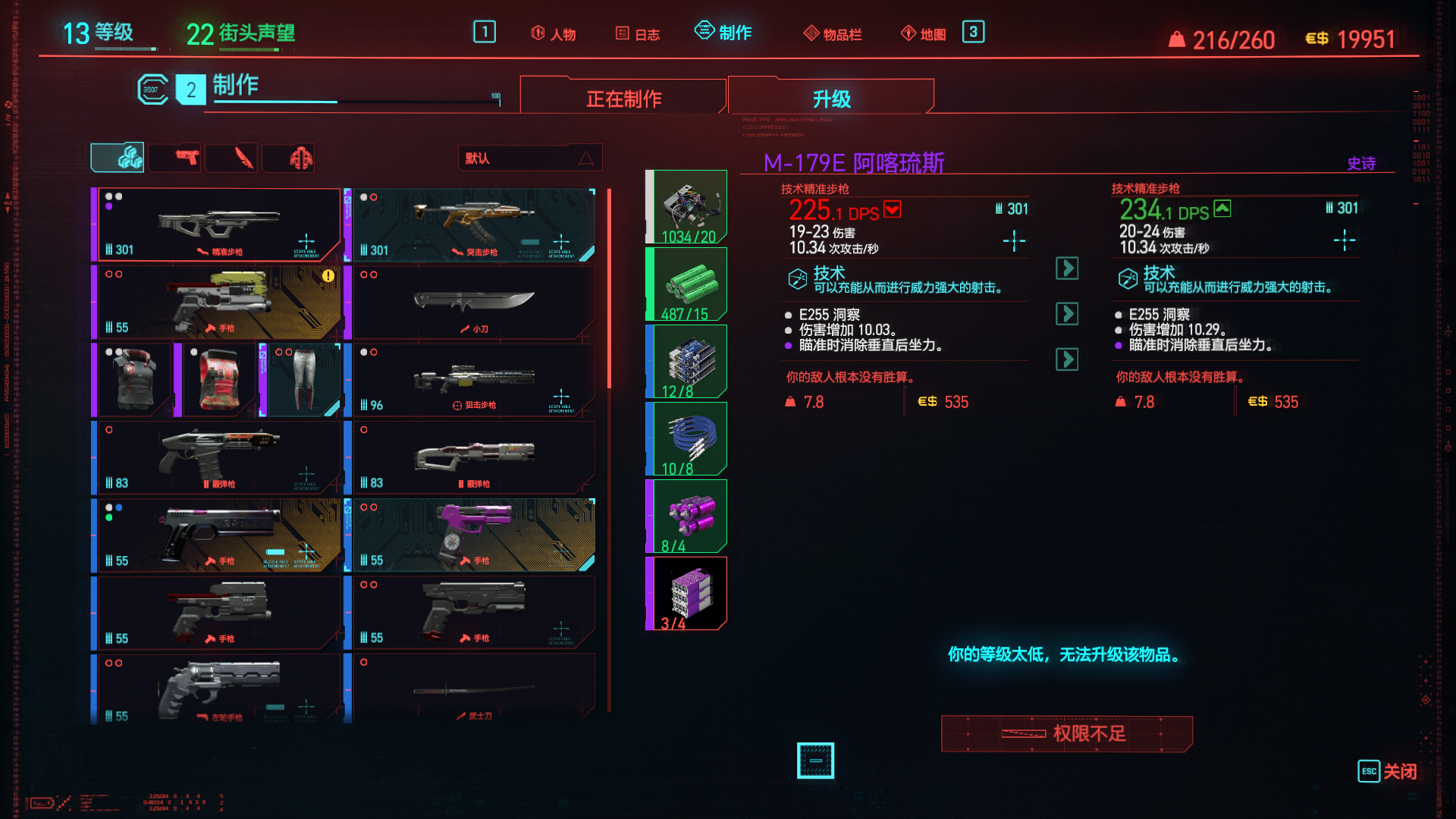Click the 权限不足 upgrade button

pos(1066,733)
